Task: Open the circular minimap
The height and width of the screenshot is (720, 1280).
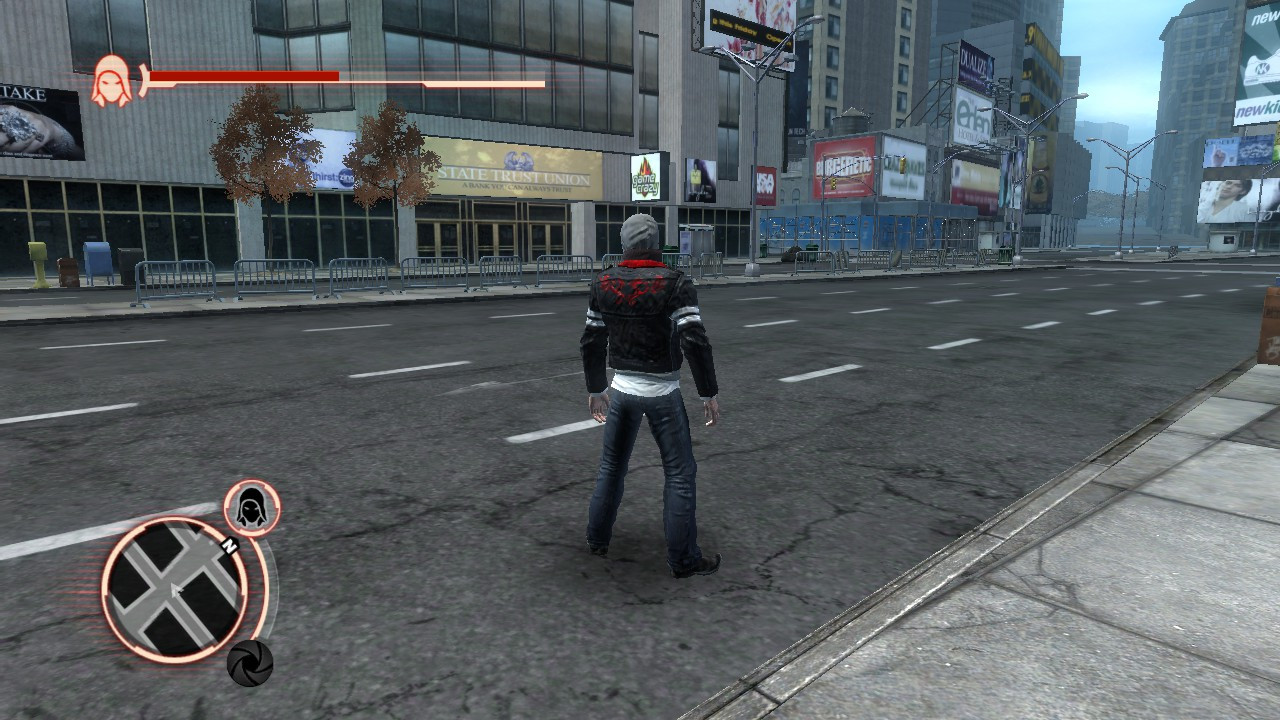Action: pos(175,590)
